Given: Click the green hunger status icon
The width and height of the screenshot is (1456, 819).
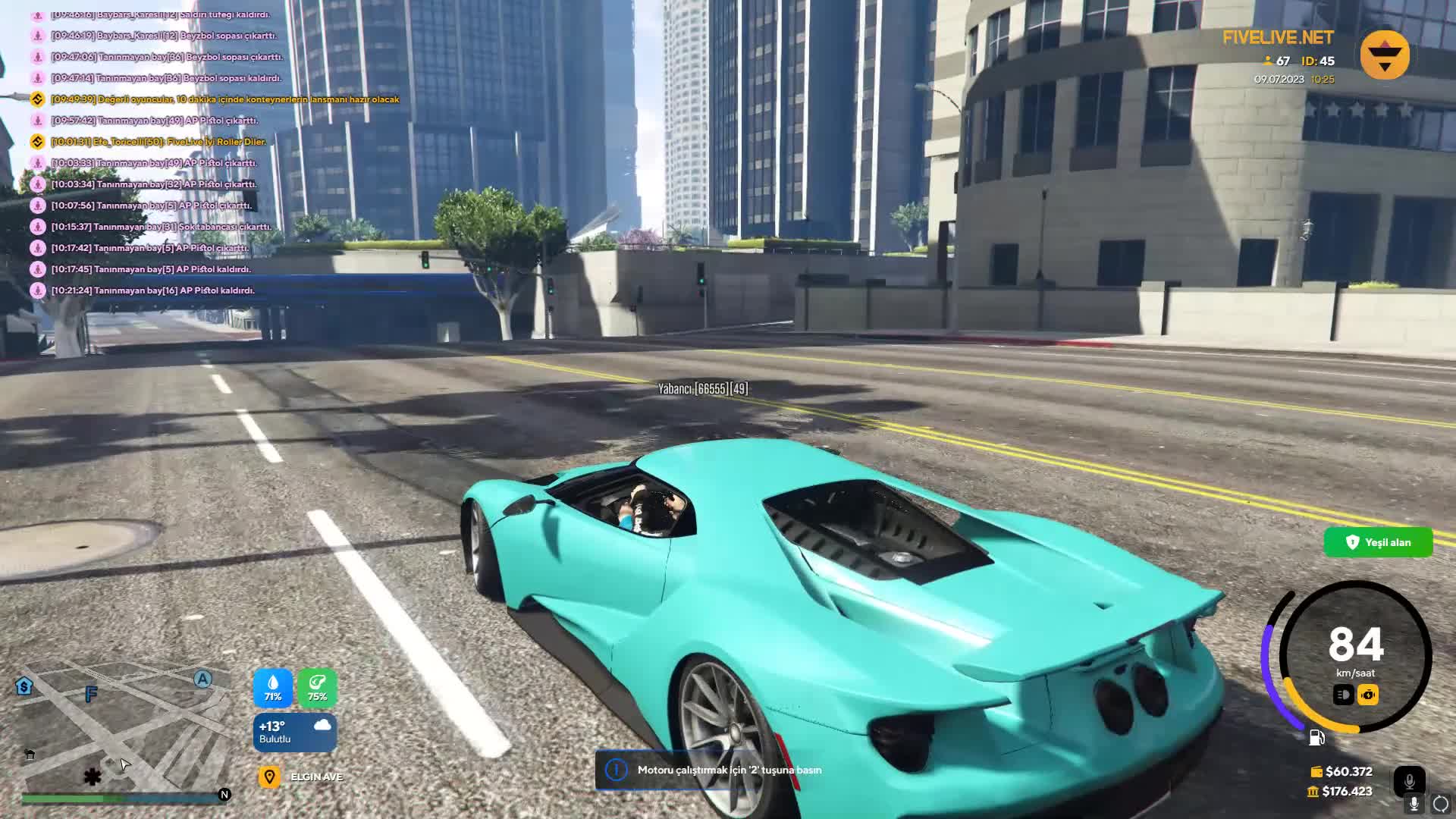Looking at the screenshot, I should [317, 687].
